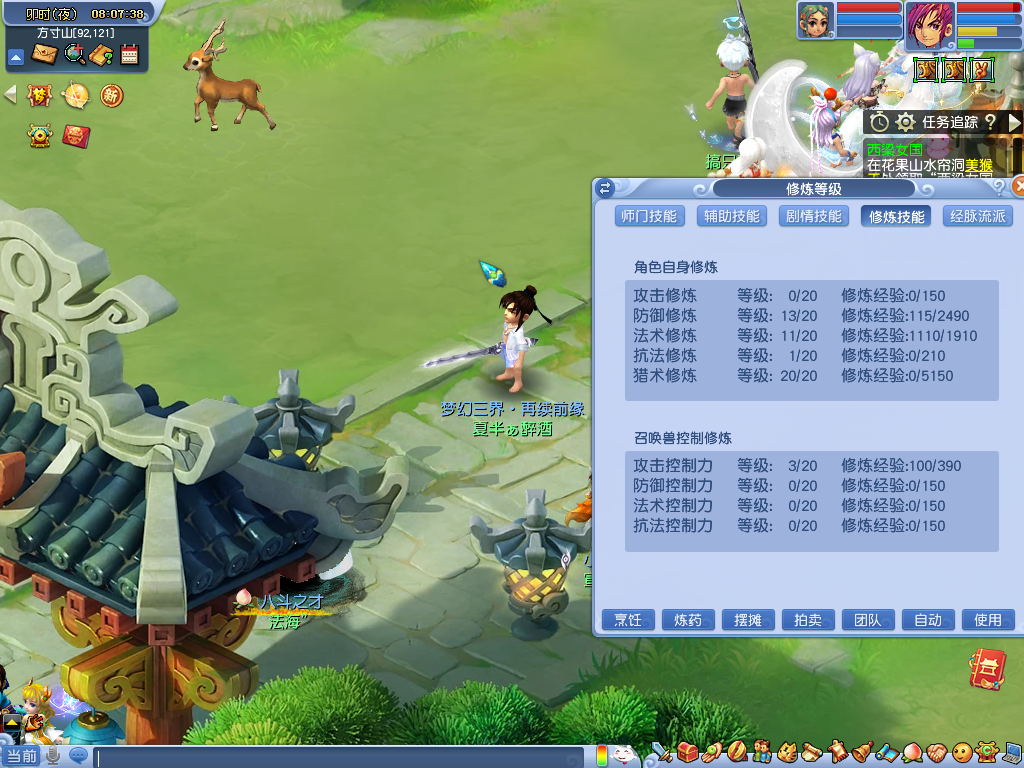The width and height of the screenshot is (1024, 768).
Task: Collapse the 任务追踪 panel with the arrow
Action: pos(1014,122)
